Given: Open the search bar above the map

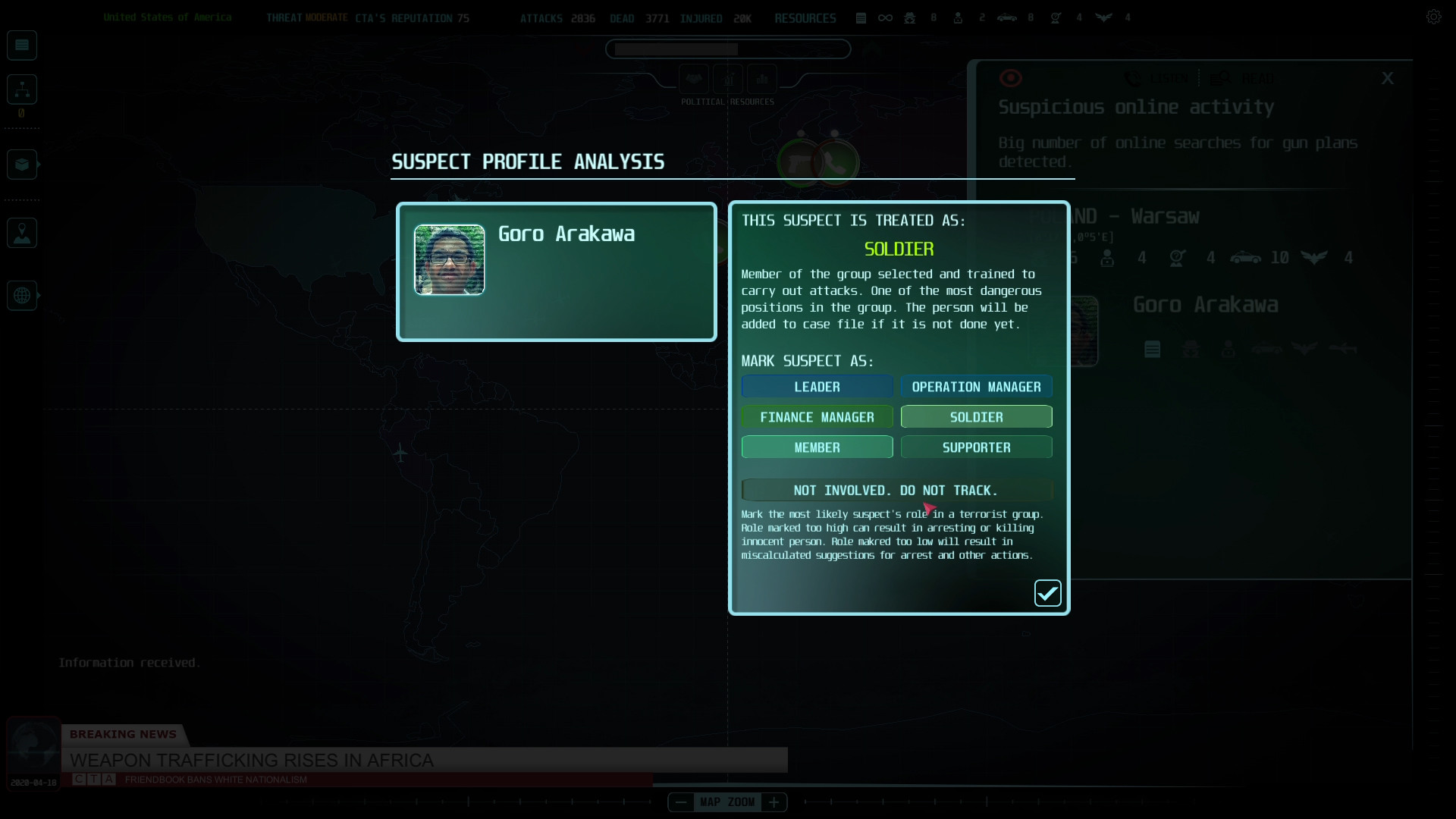Looking at the screenshot, I should [x=727, y=49].
